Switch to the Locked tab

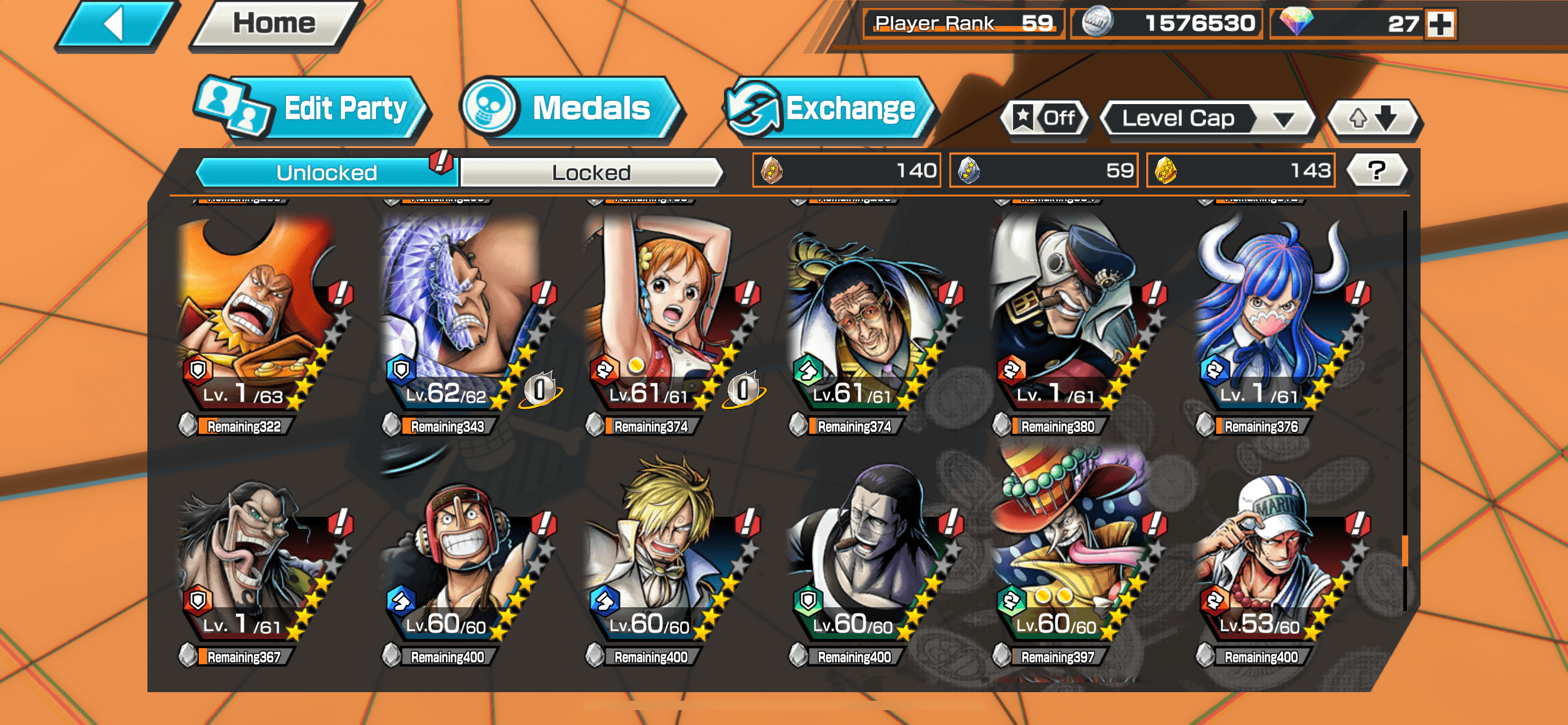(x=591, y=172)
